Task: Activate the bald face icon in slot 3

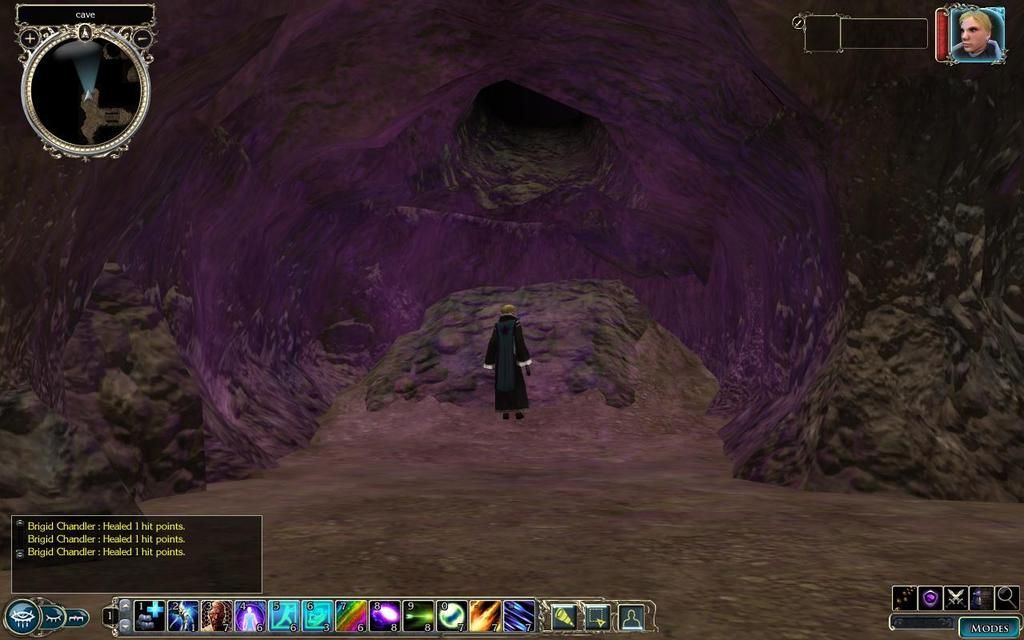Action: (217, 615)
